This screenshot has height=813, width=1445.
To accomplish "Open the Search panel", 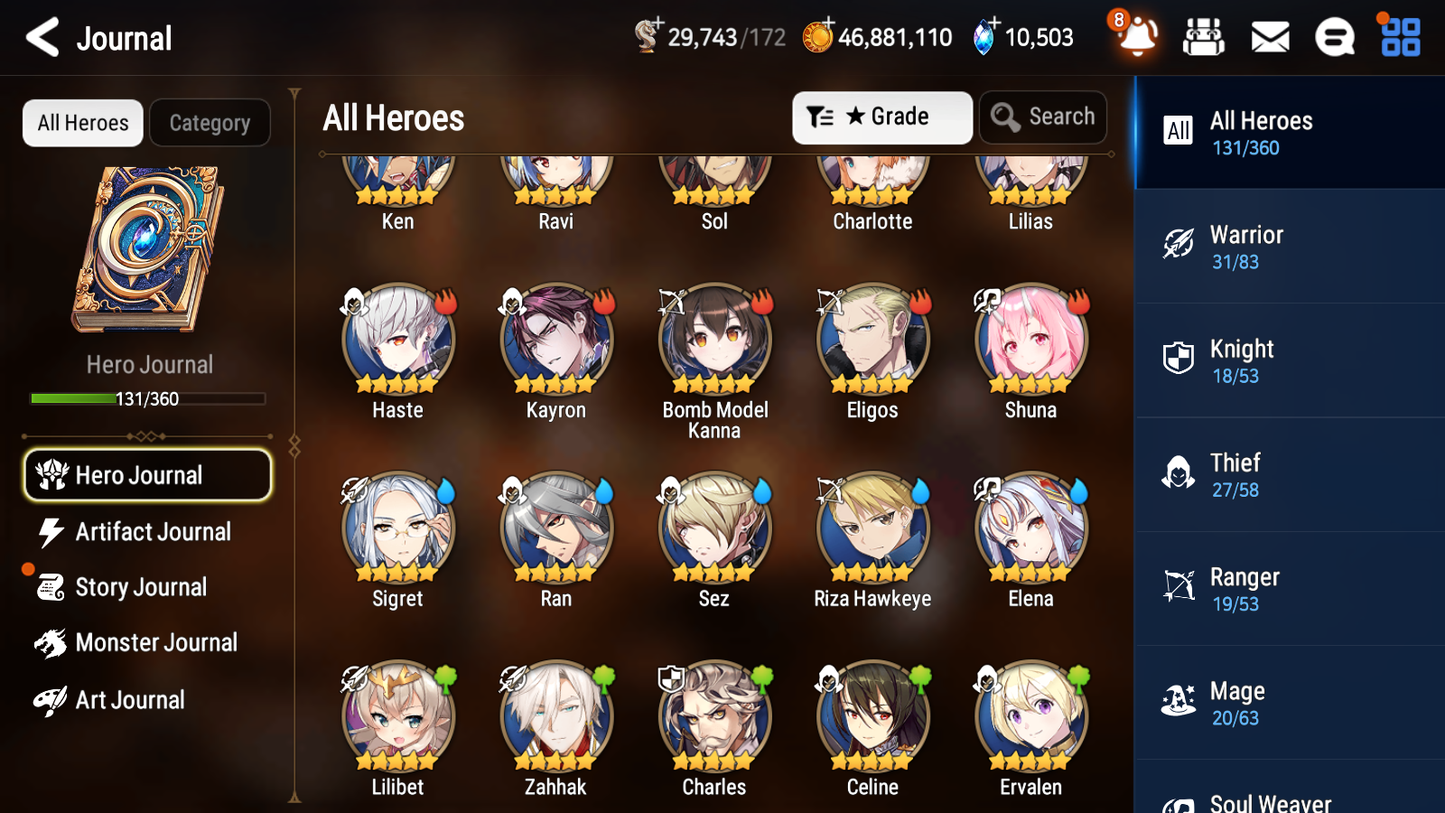I will point(1043,116).
